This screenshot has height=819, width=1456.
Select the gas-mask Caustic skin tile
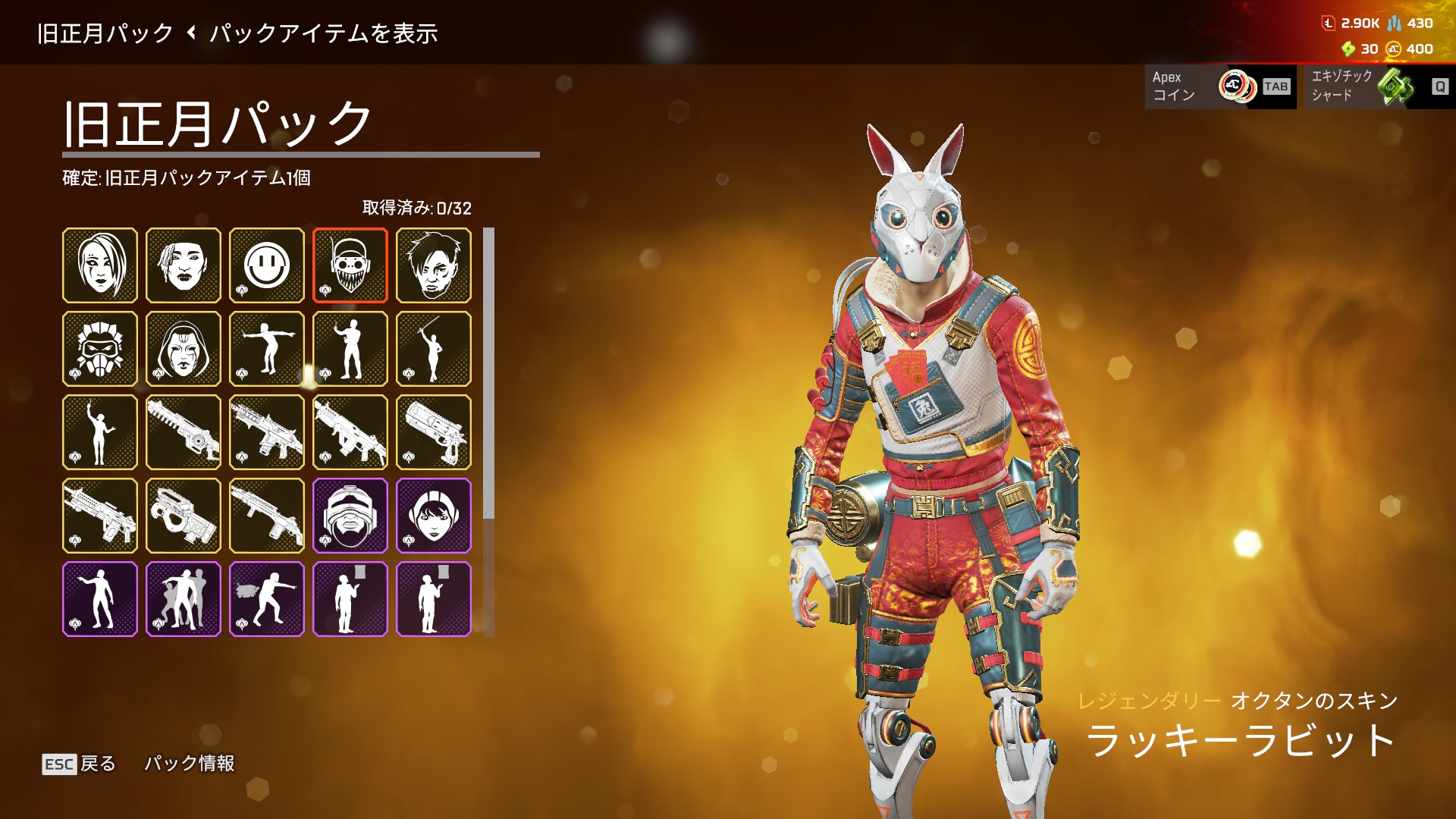pos(100,349)
